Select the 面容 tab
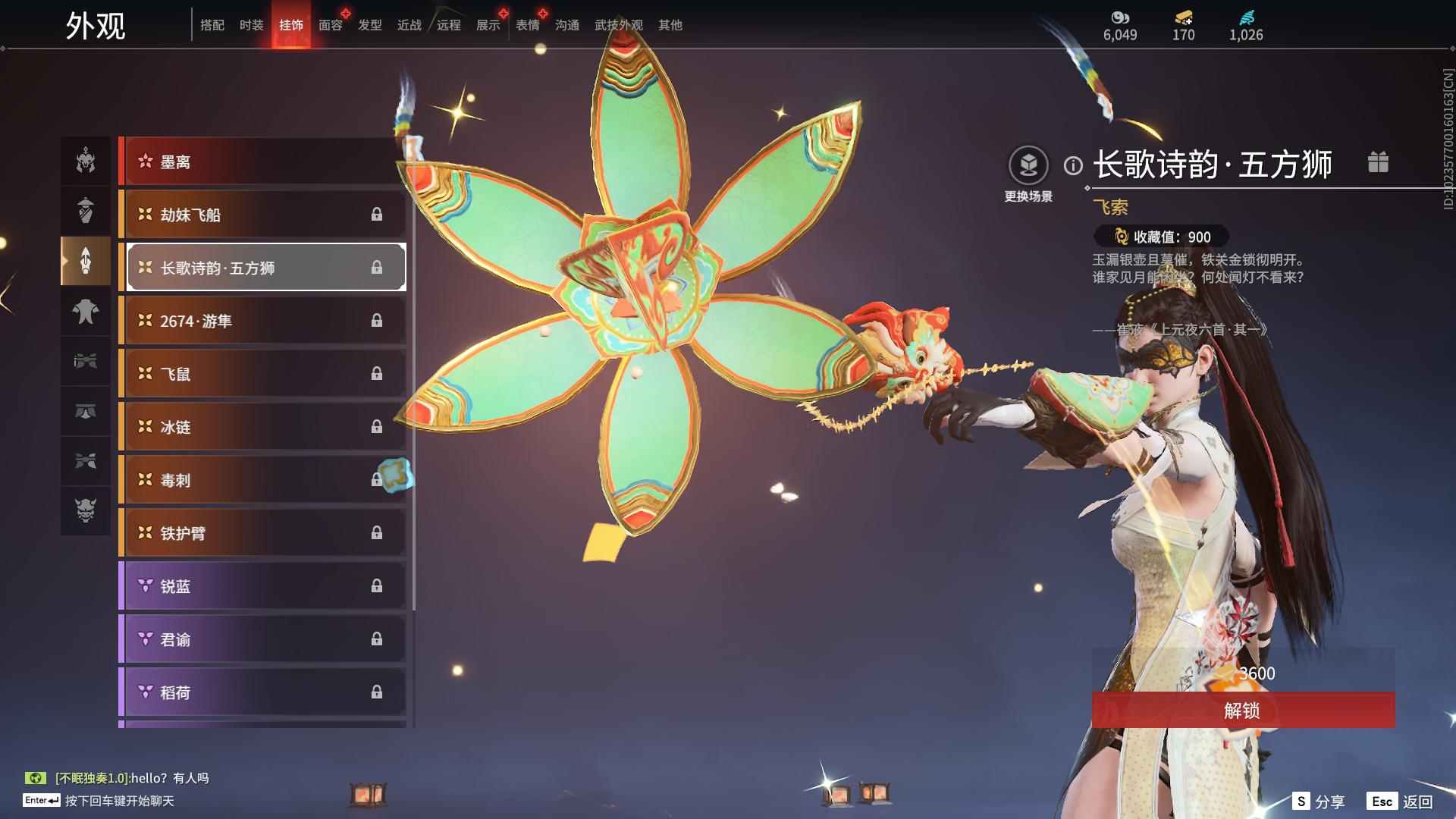This screenshot has height=819, width=1456. click(330, 25)
